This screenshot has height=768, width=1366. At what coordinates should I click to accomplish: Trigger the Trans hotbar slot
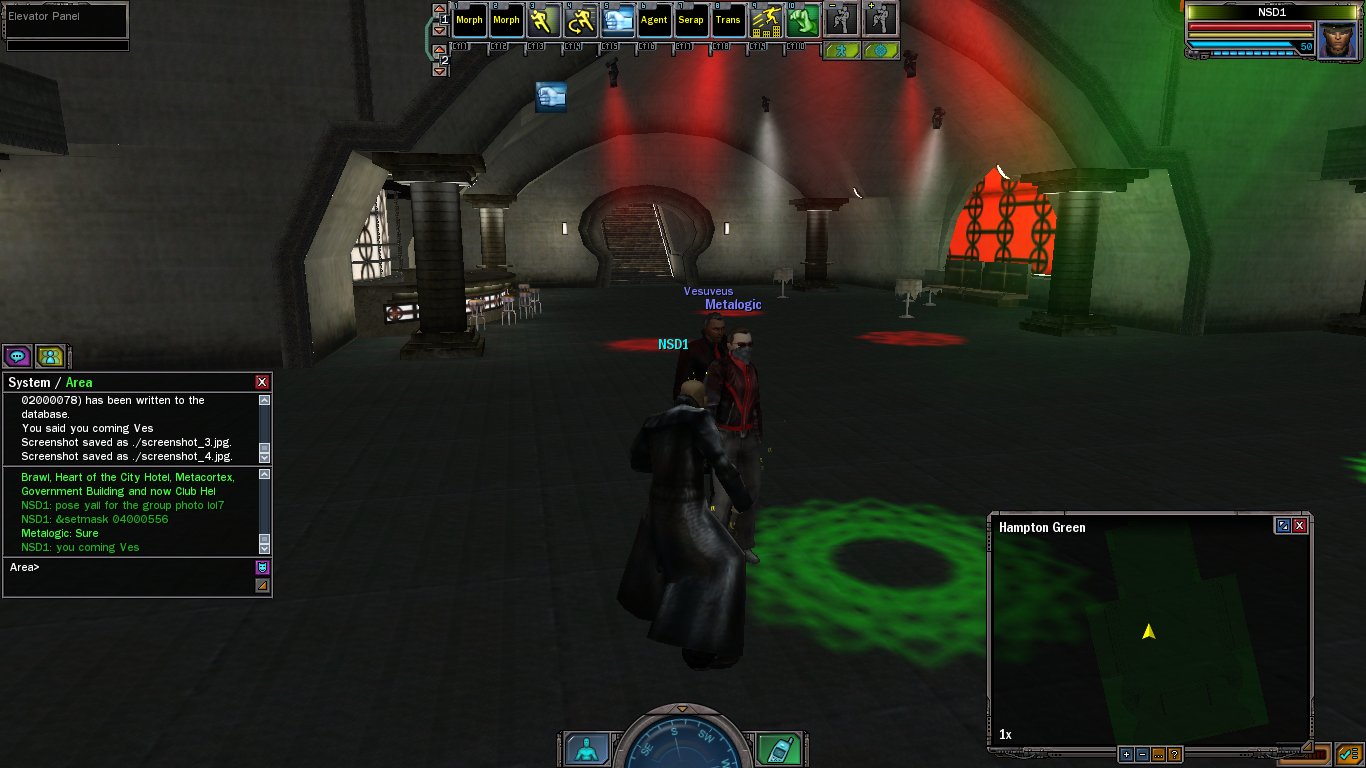click(x=728, y=20)
